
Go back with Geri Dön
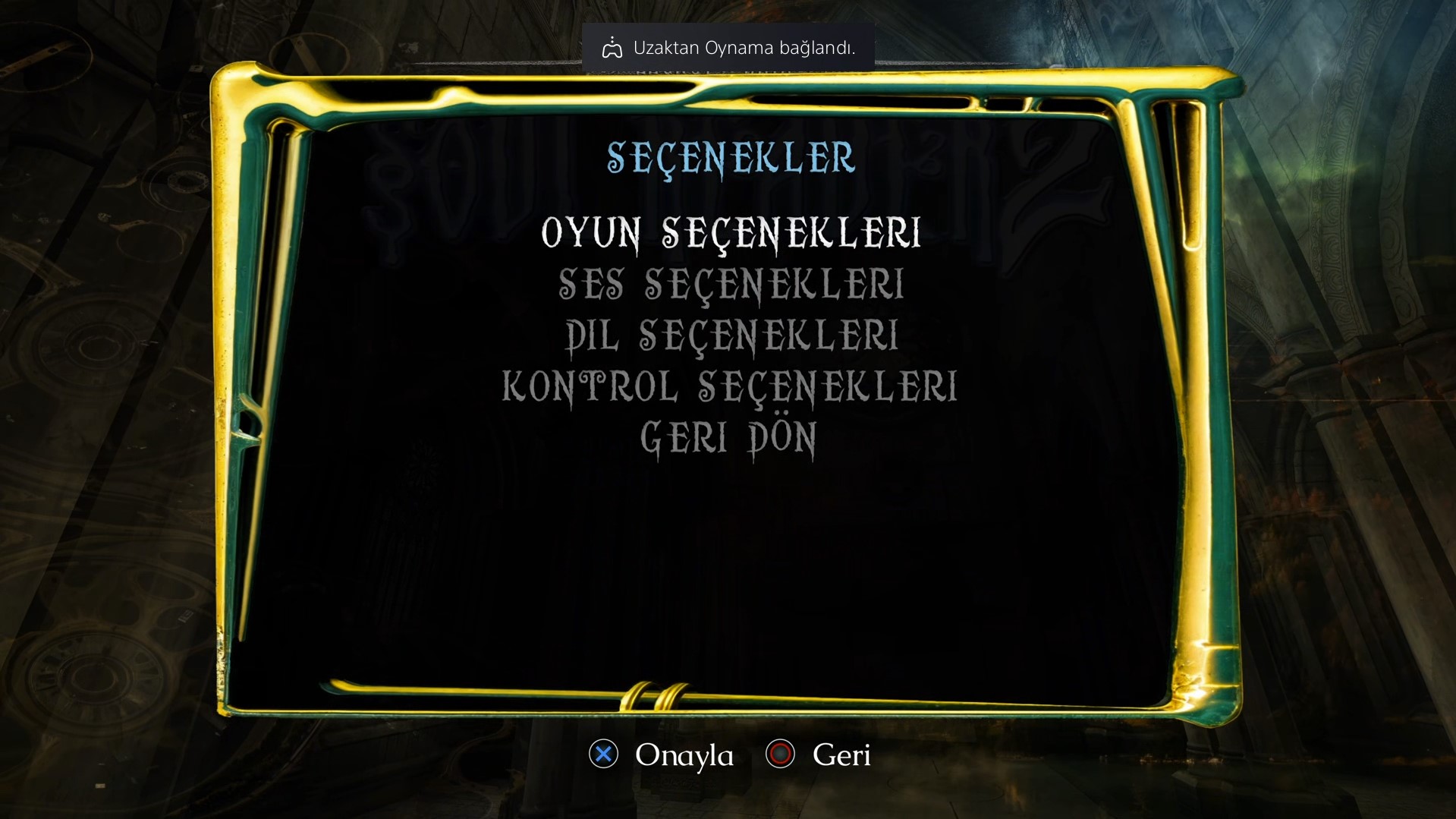tap(728, 439)
